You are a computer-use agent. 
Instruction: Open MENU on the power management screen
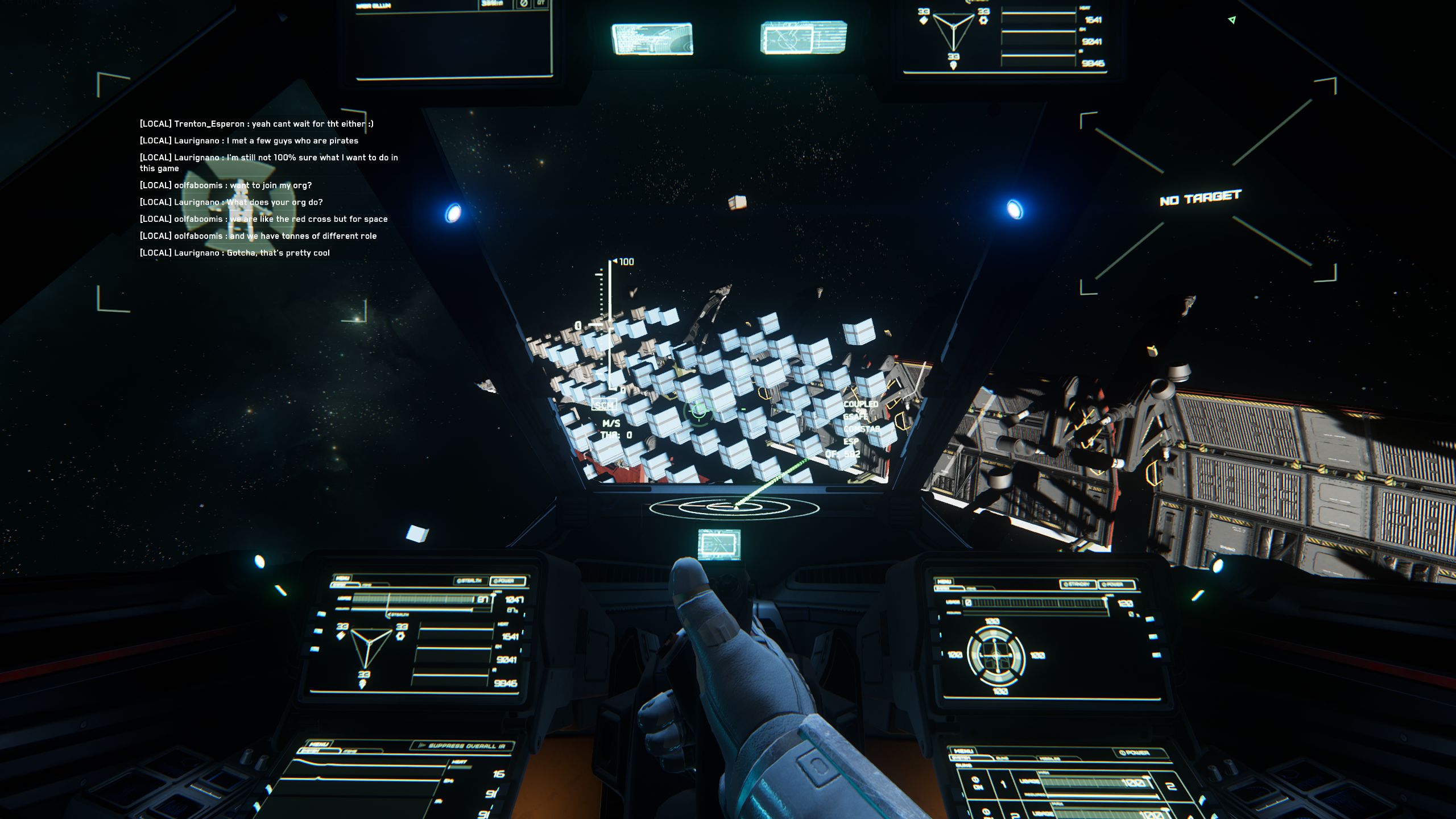click(343, 578)
